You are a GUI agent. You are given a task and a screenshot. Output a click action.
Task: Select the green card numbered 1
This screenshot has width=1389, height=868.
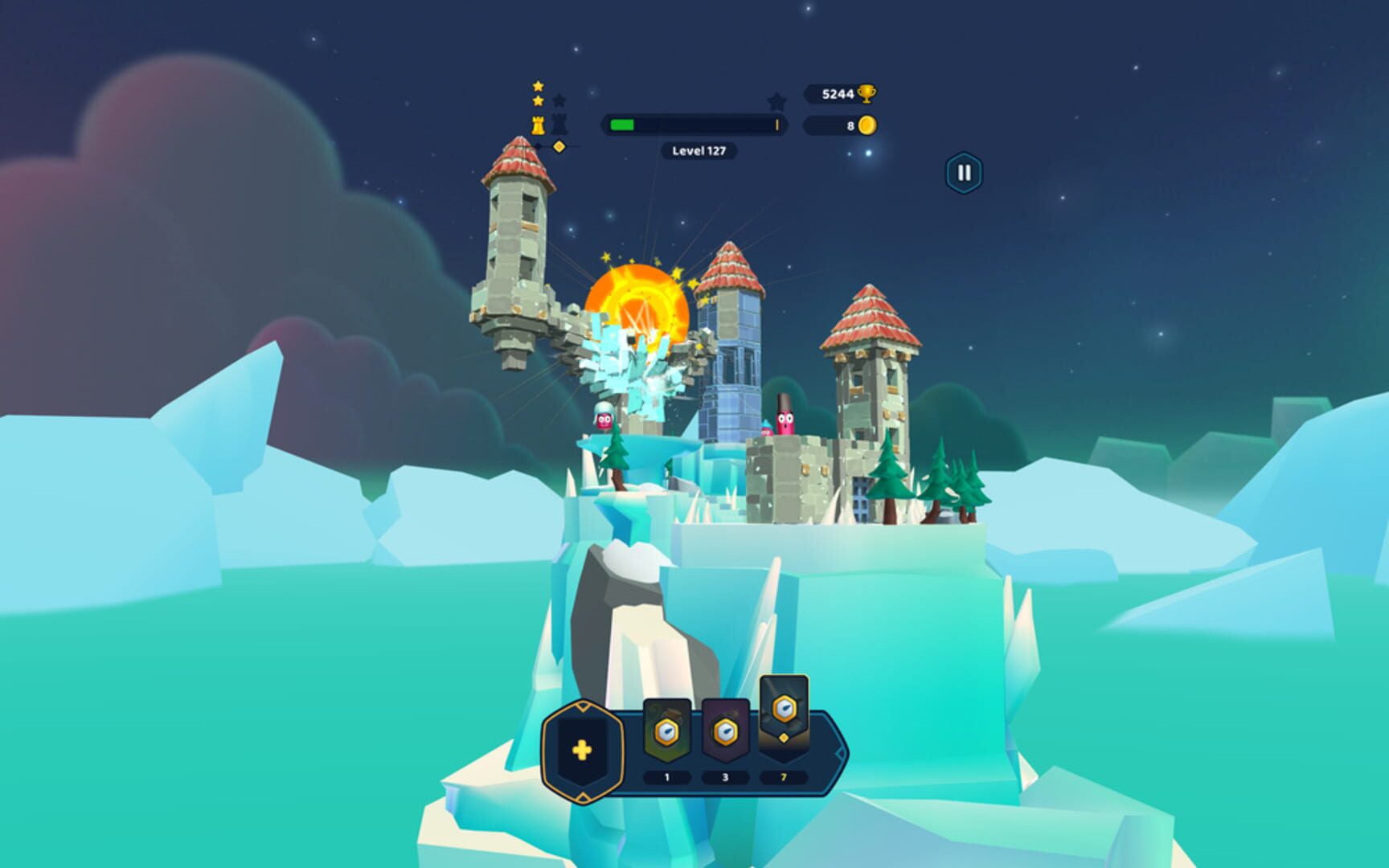tap(666, 732)
